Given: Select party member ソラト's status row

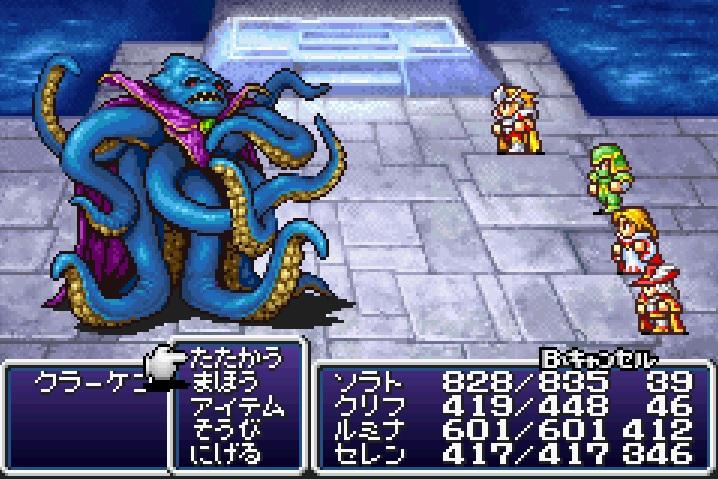Looking at the screenshot, I should click(x=510, y=382).
